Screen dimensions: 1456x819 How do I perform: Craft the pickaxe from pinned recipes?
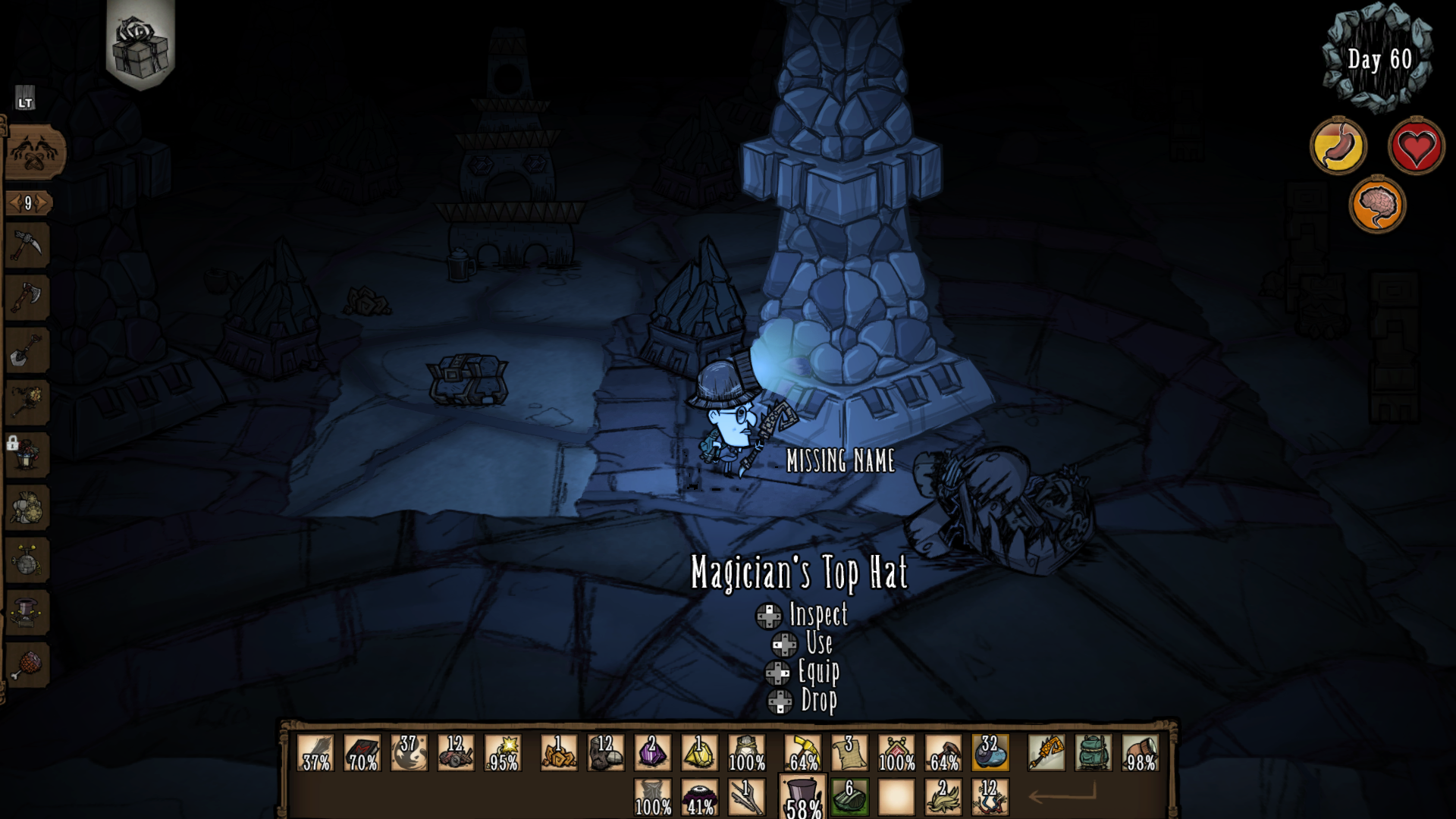coord(27,245)
